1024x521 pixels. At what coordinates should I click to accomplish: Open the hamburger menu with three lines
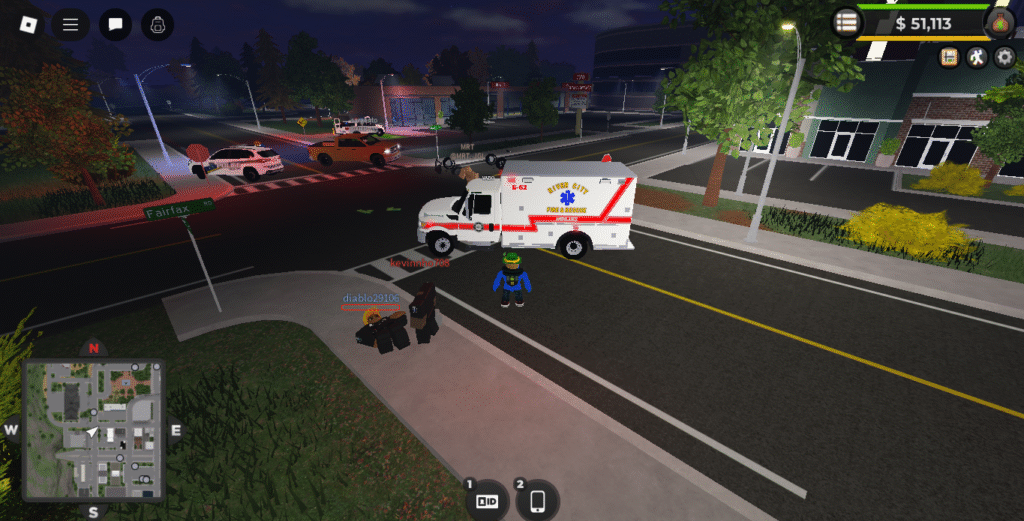[x=70, y=24]
